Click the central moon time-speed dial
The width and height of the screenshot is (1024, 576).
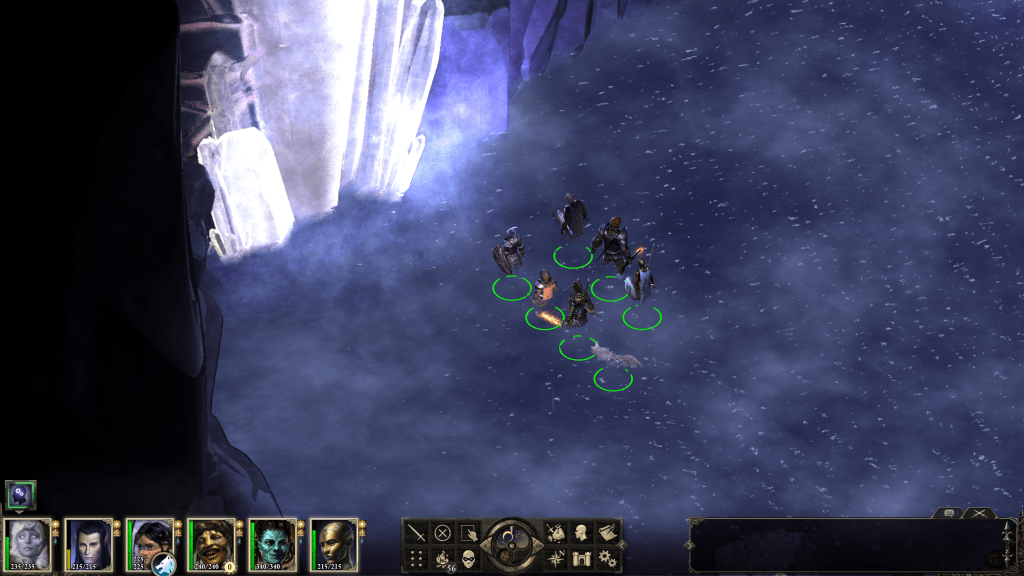[x=511, y=545]
